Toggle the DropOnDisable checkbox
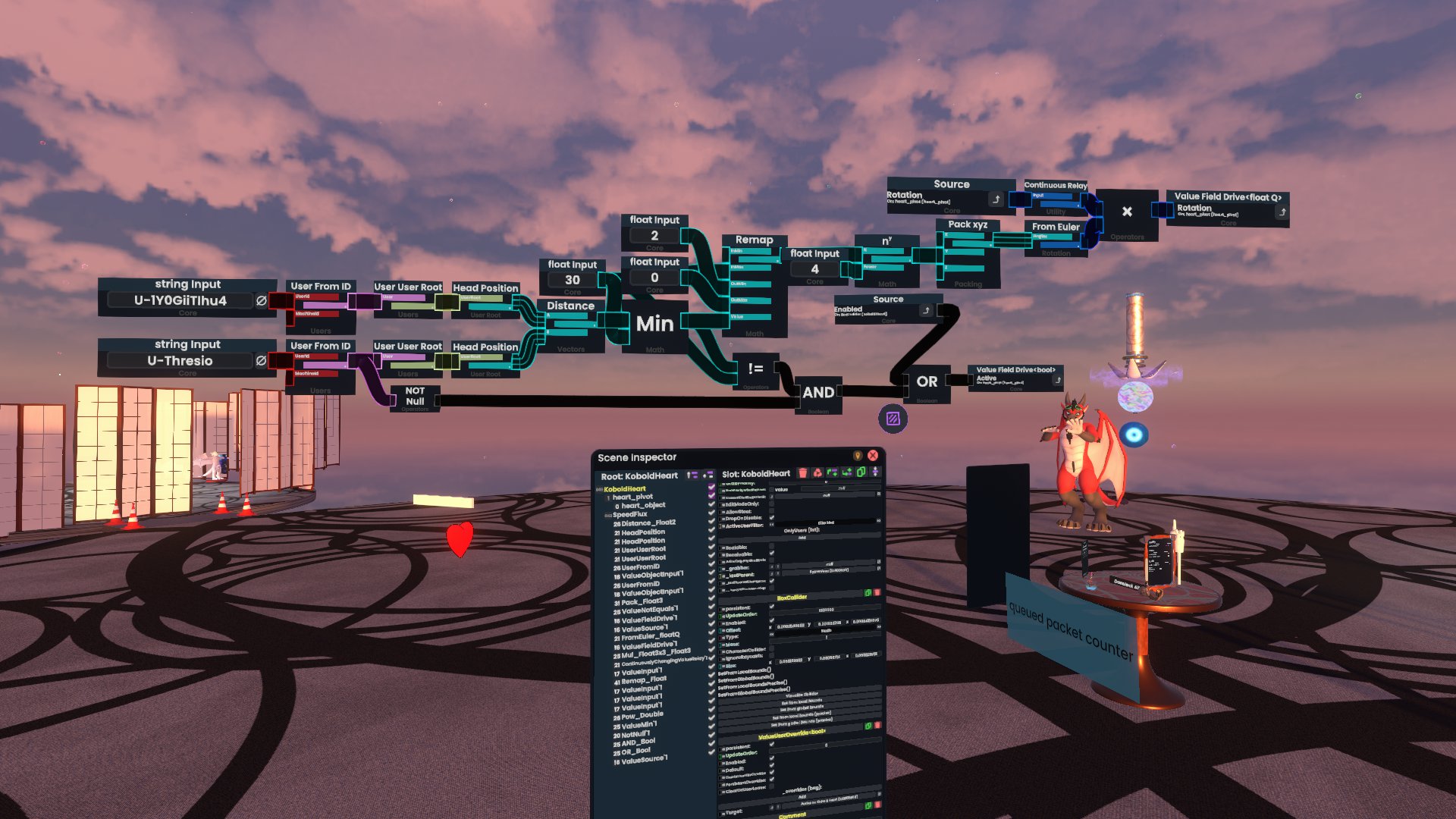 [x=772, y=518]
